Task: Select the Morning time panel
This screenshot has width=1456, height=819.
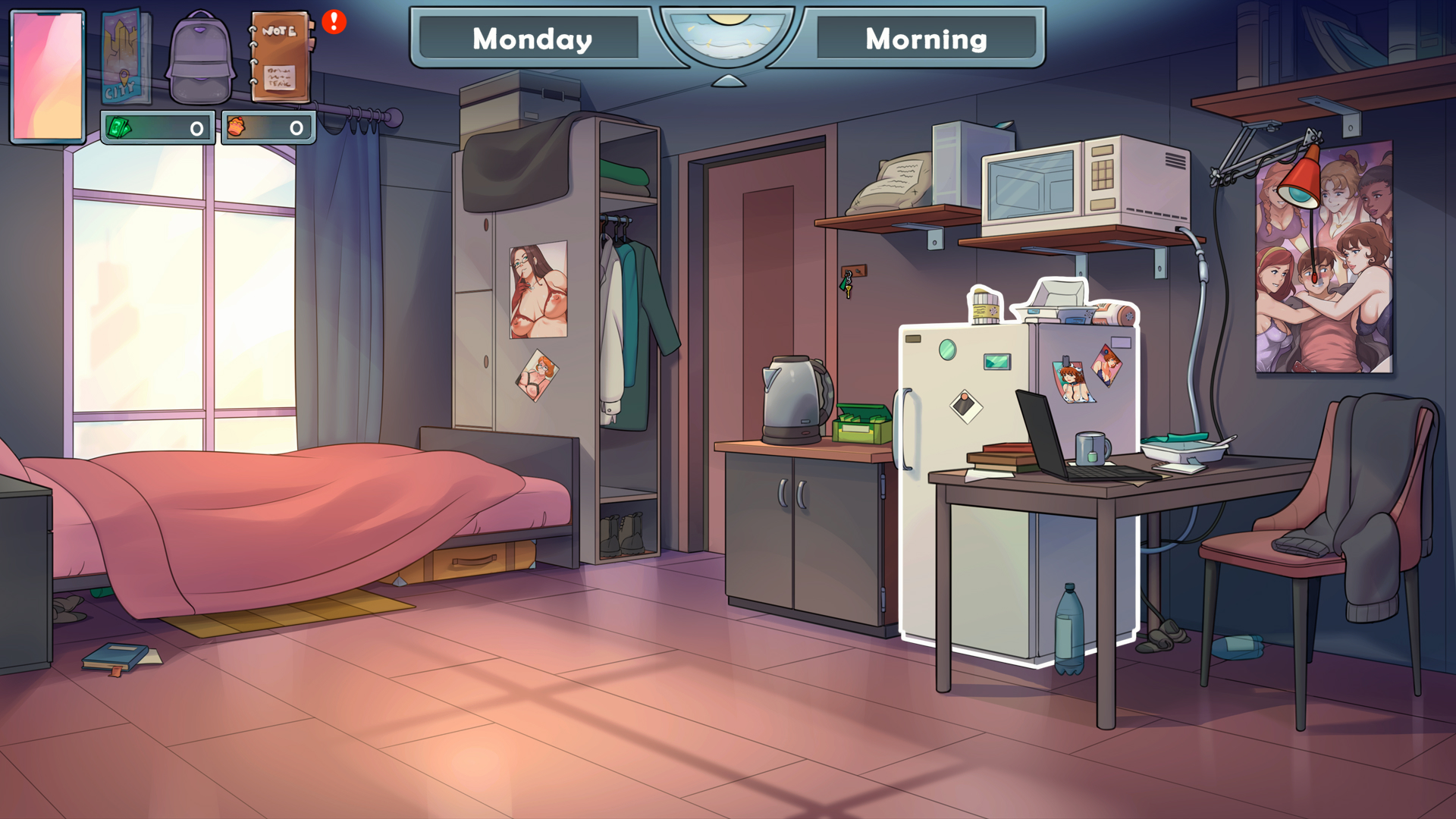Action: [927, 39]
